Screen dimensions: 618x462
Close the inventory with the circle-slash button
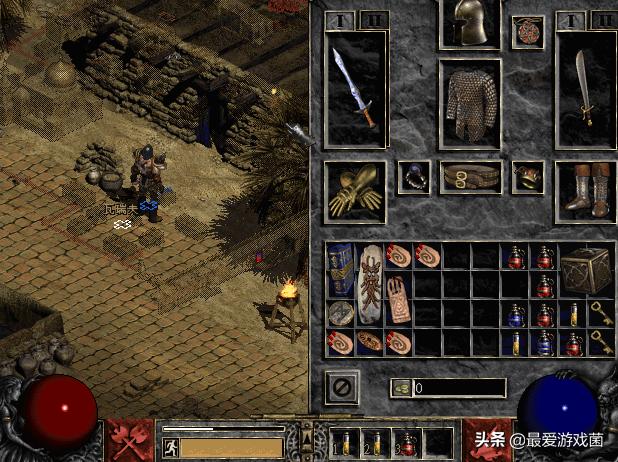coord(342,386)
